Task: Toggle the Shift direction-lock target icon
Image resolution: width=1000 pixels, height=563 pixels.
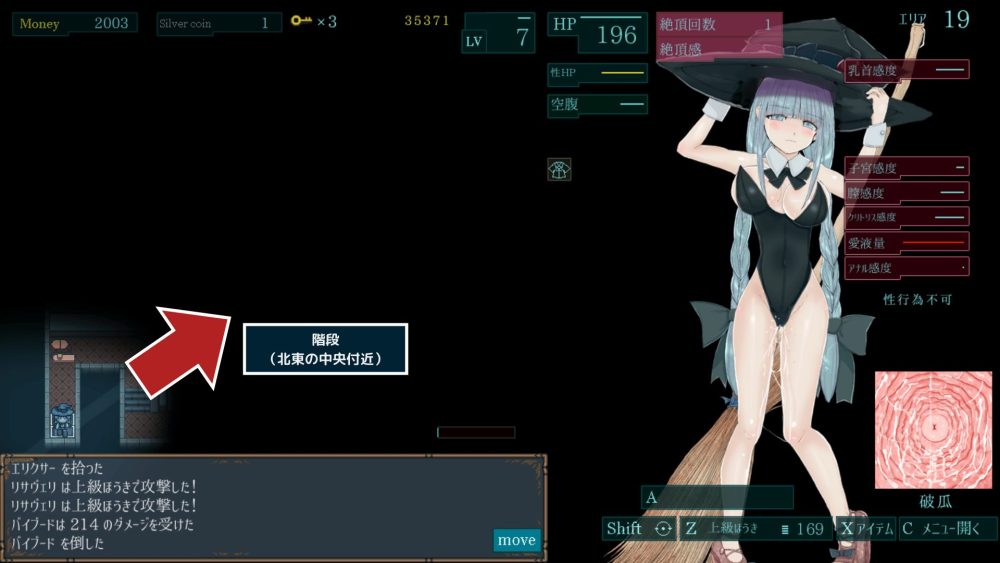Action: click(x=662, y=528)
